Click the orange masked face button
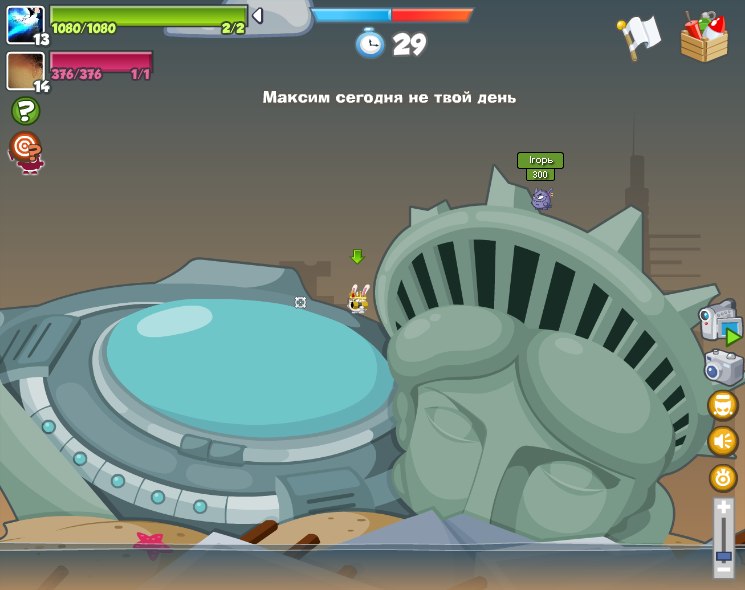Image resolution: width=745 pixels, height=590 pixels. tap(722, 405)
